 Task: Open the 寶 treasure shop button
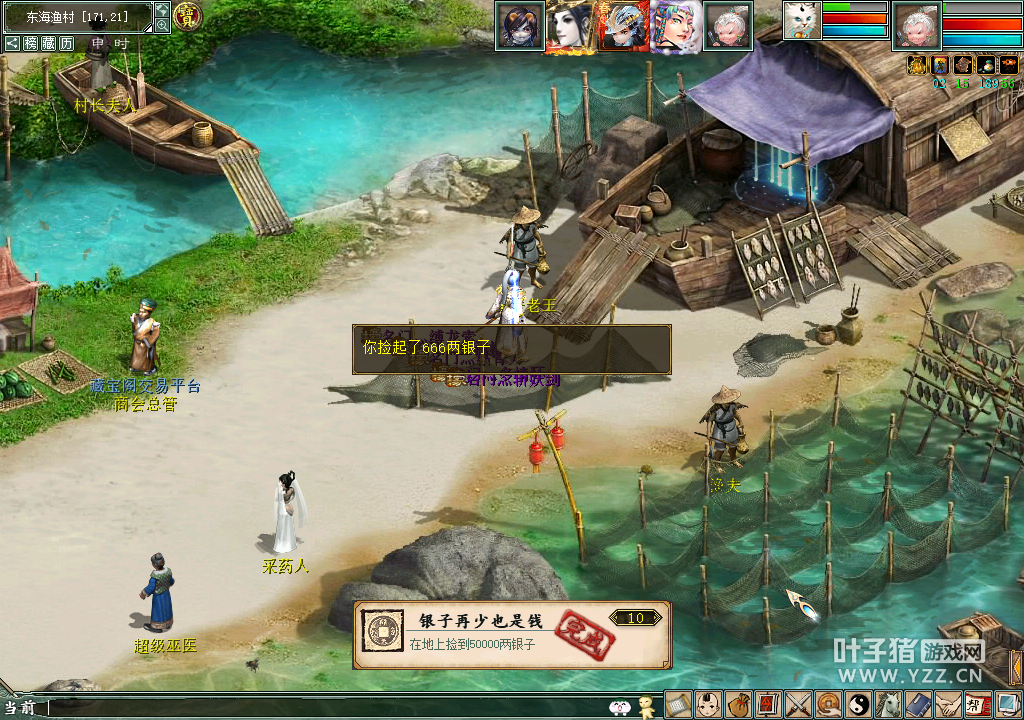(x=188, y=16)
